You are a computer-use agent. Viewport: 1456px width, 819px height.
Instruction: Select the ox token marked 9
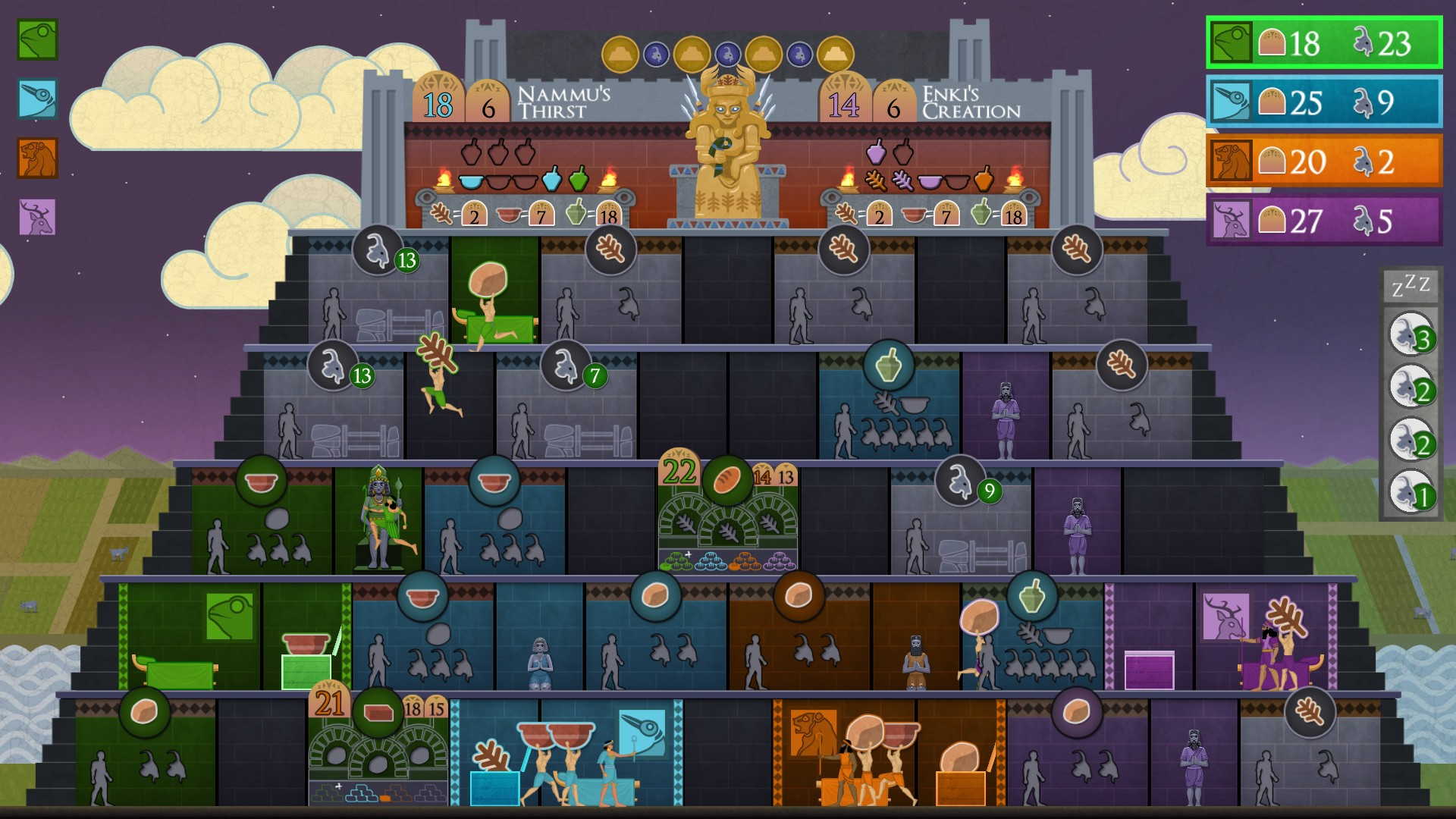pyautogui.click(x=960, y=481)
